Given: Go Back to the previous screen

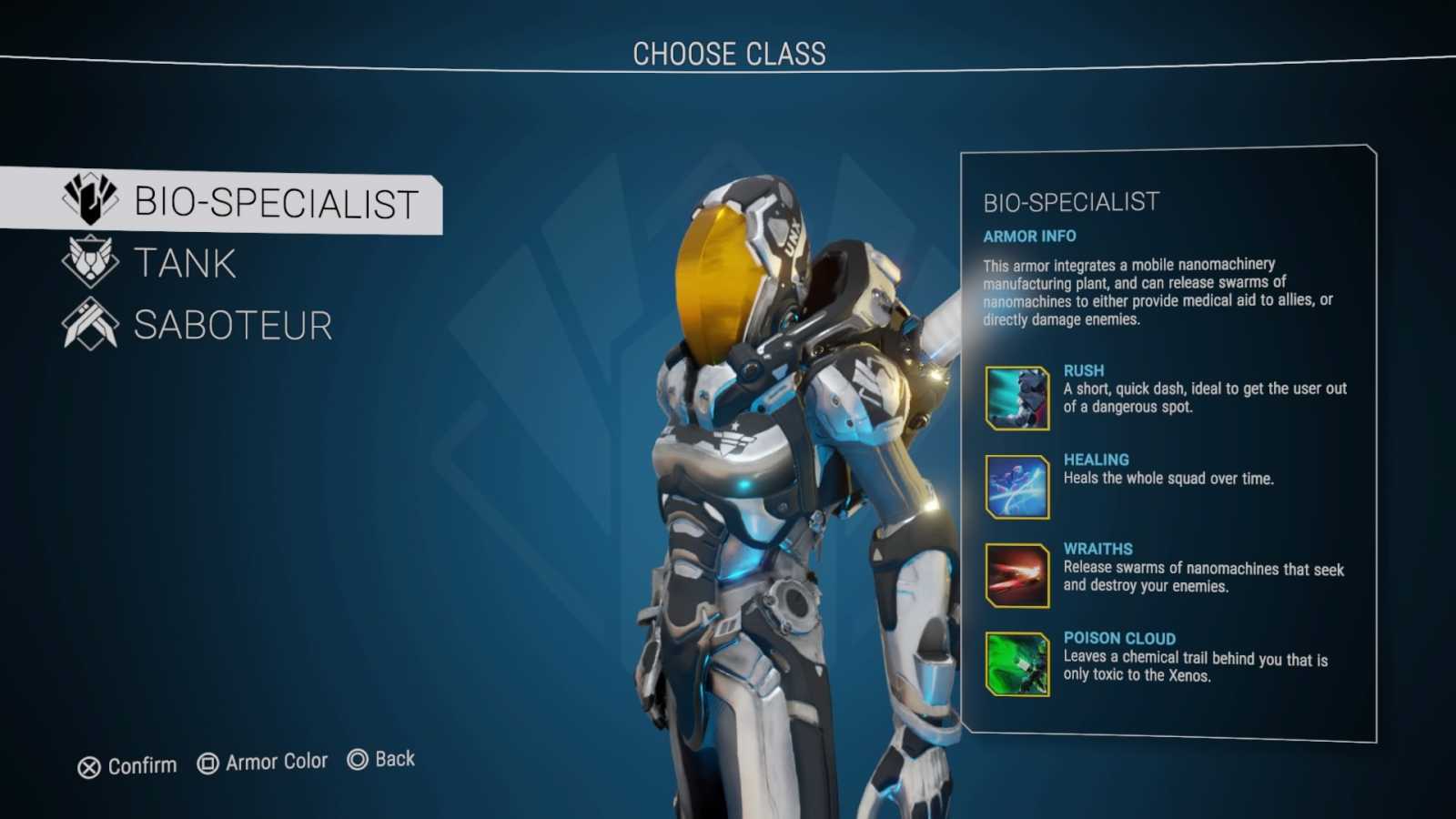Looking at the screenshot, I should 381,759.
